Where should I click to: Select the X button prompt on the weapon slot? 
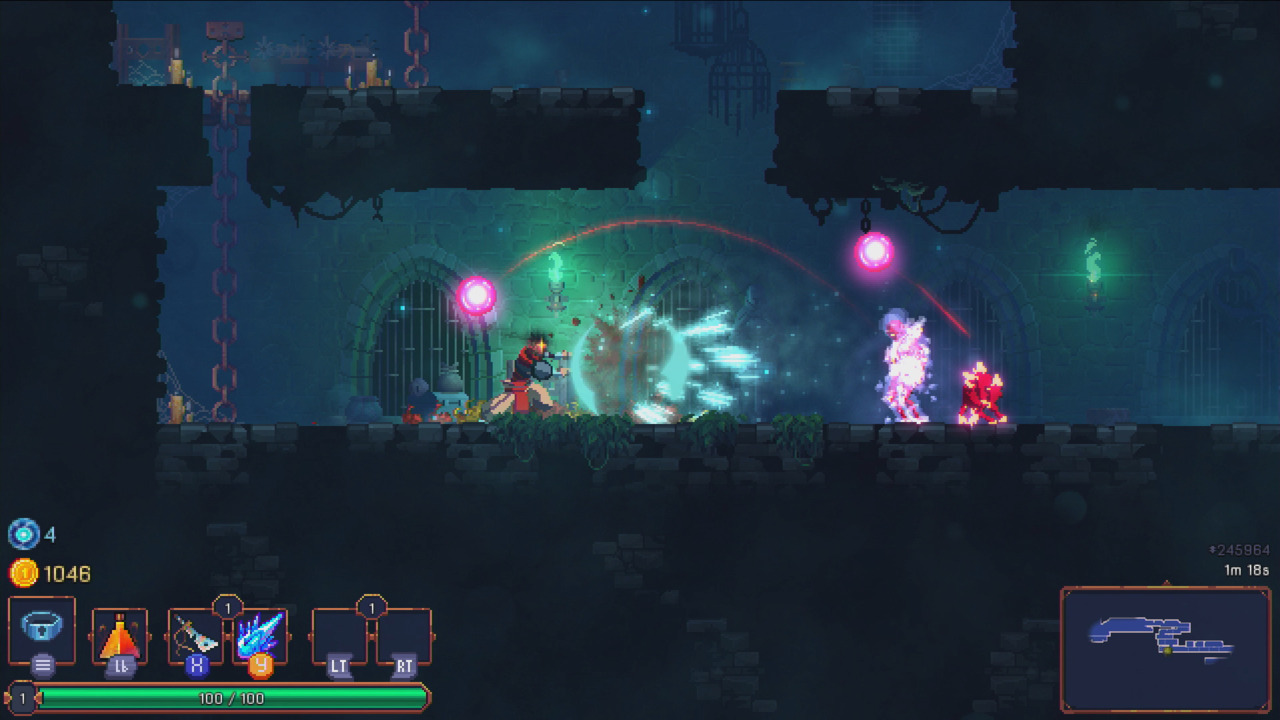pos(198,665)
